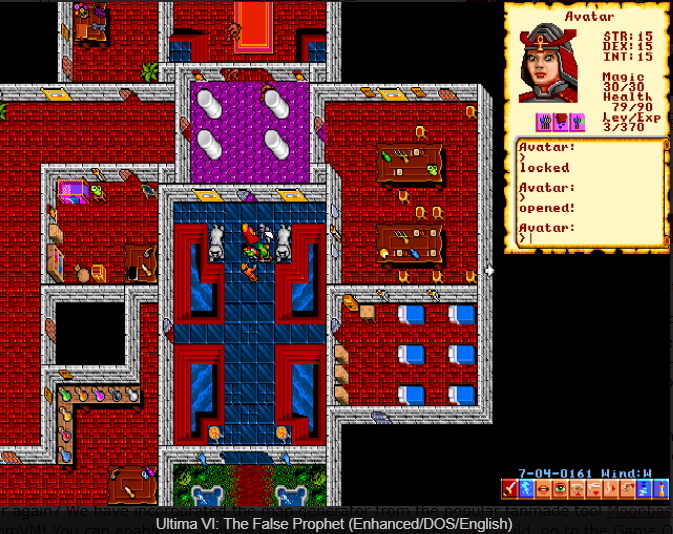Open the red inventory button under the portrait
This screenshot has width=673, height=534.
tap(560, 122)
